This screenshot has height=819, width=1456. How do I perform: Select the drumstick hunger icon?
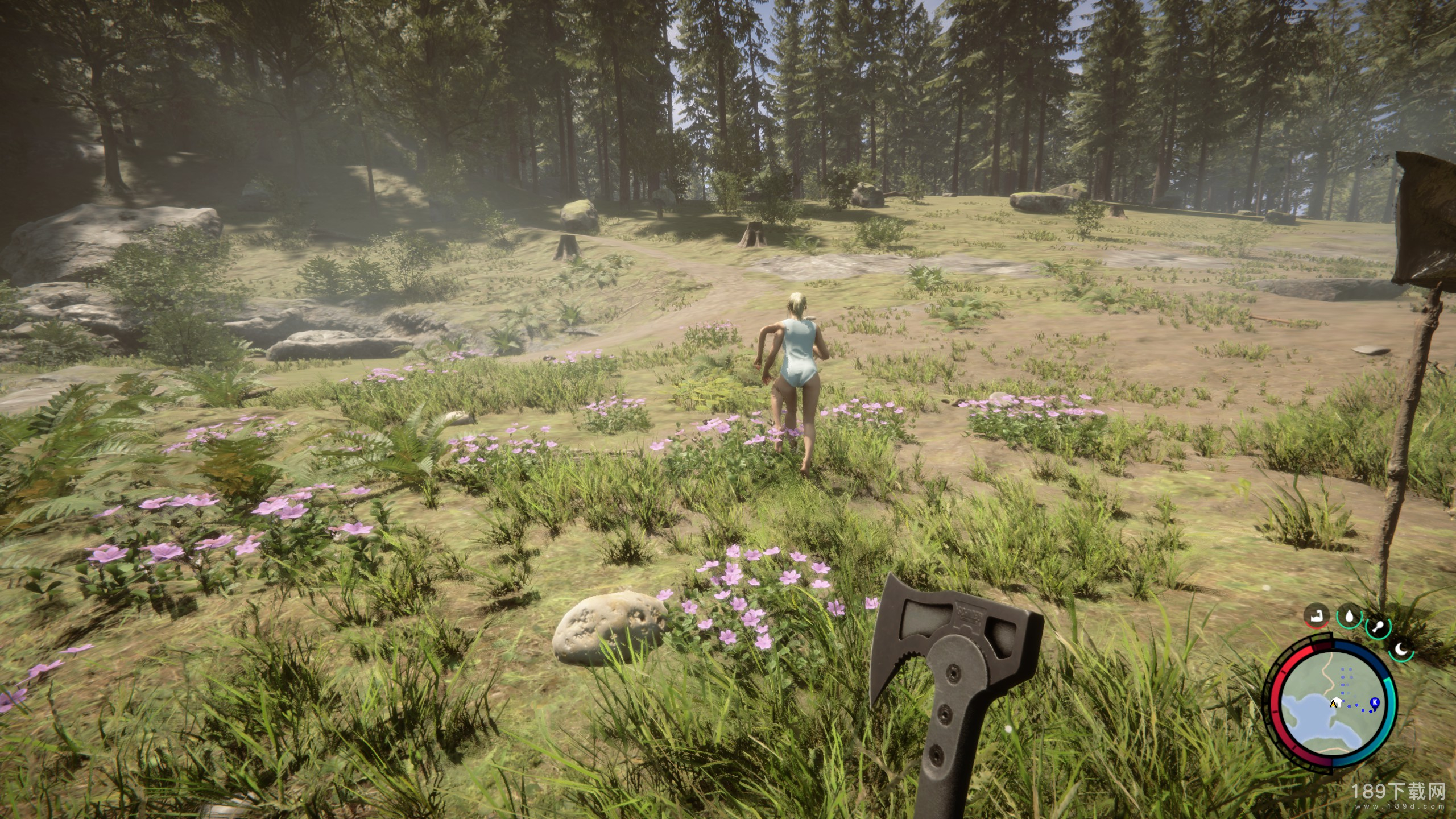(x=1378, y=628)
